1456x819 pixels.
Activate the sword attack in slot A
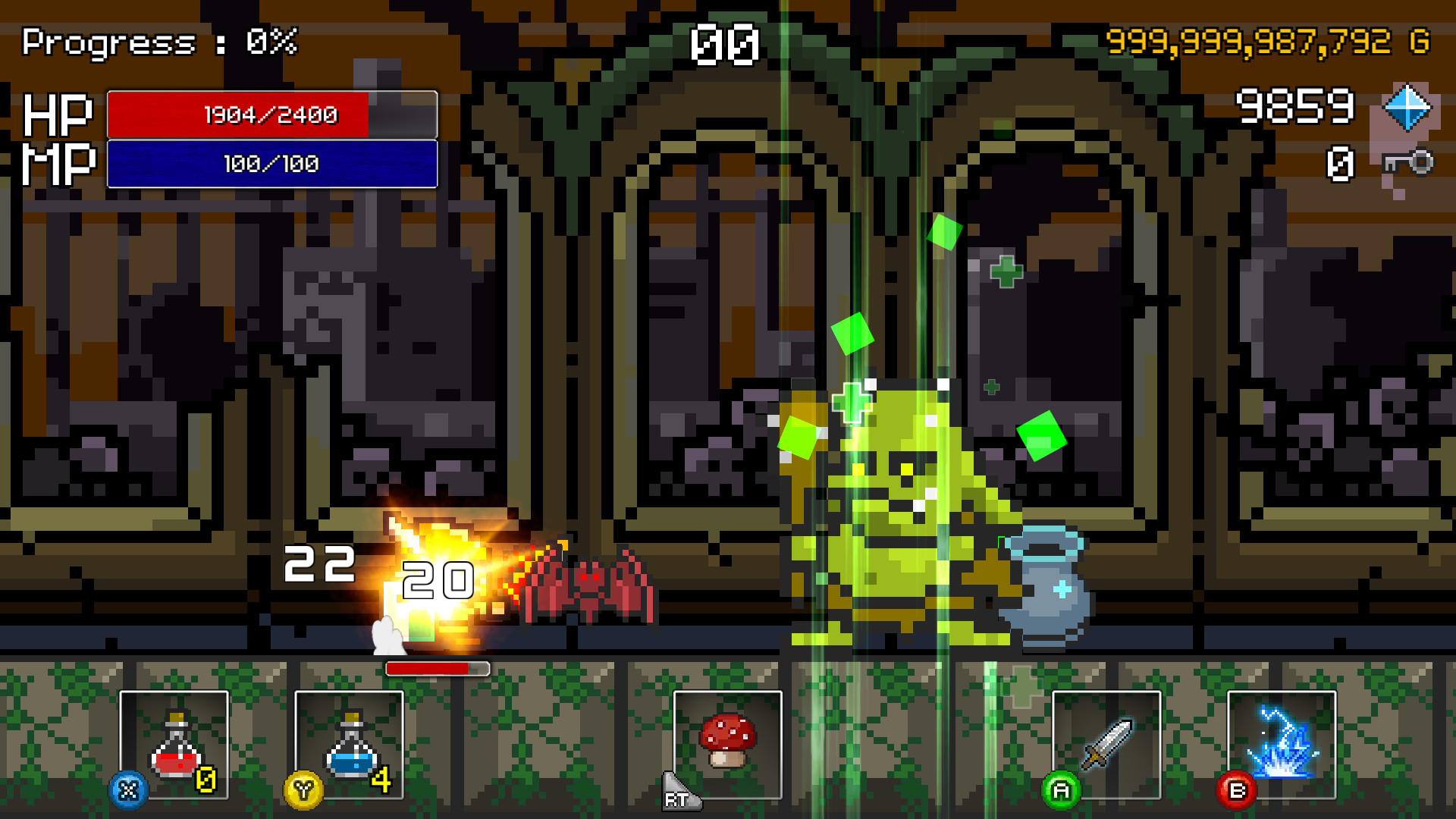(x=1106, y=743)
